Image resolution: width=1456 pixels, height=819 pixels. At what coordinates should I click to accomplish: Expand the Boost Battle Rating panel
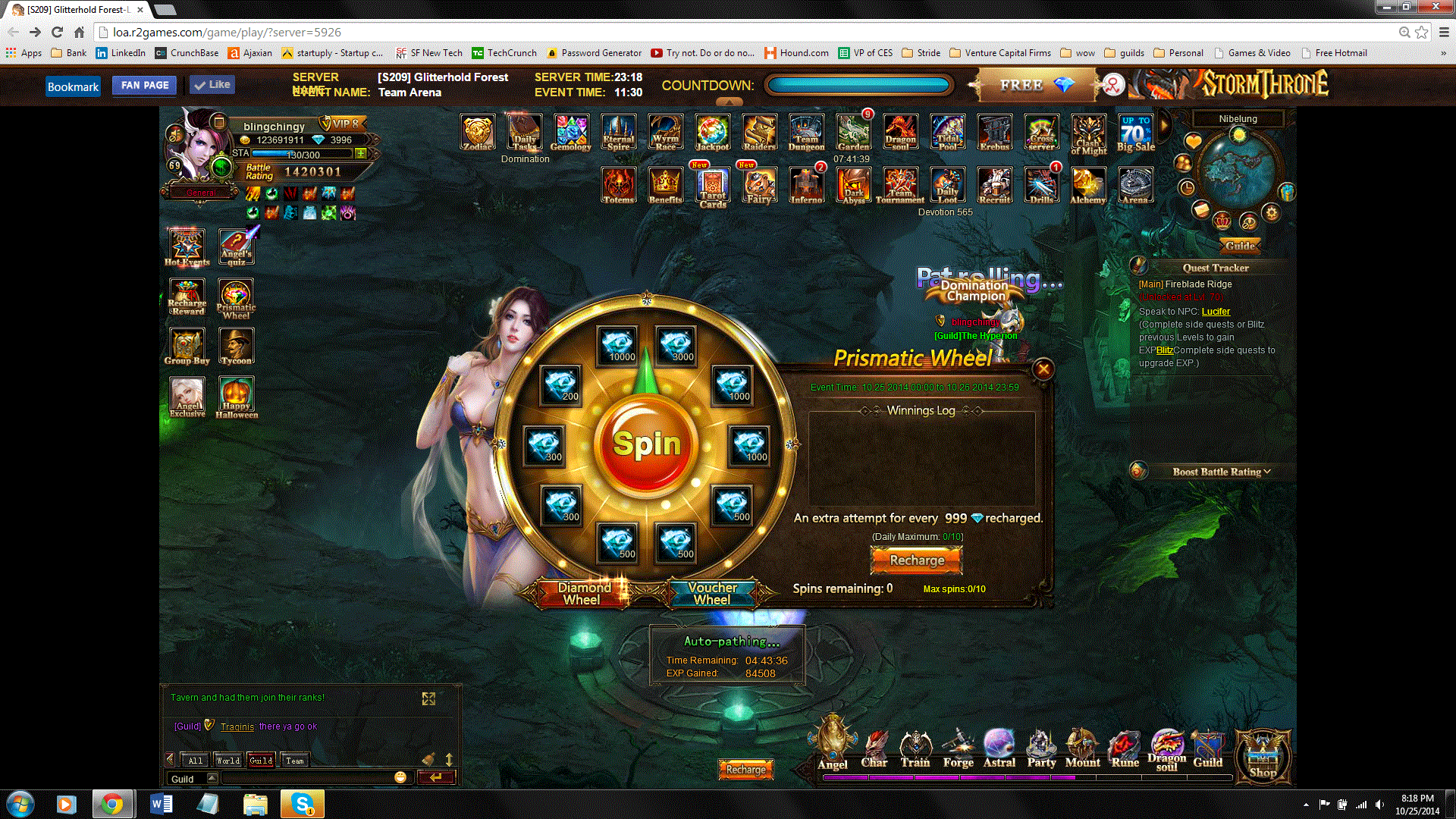click(x=1221, y=472)
